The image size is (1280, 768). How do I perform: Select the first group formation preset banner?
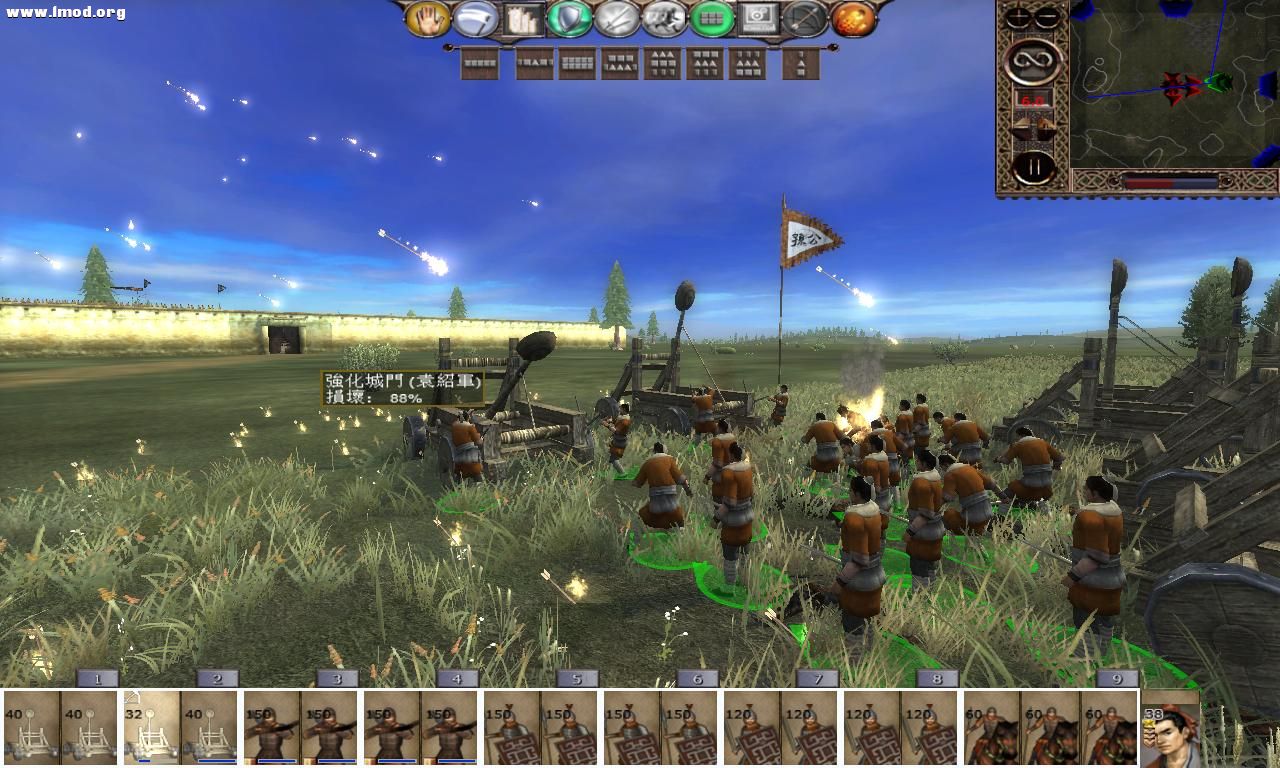point(480,63)
